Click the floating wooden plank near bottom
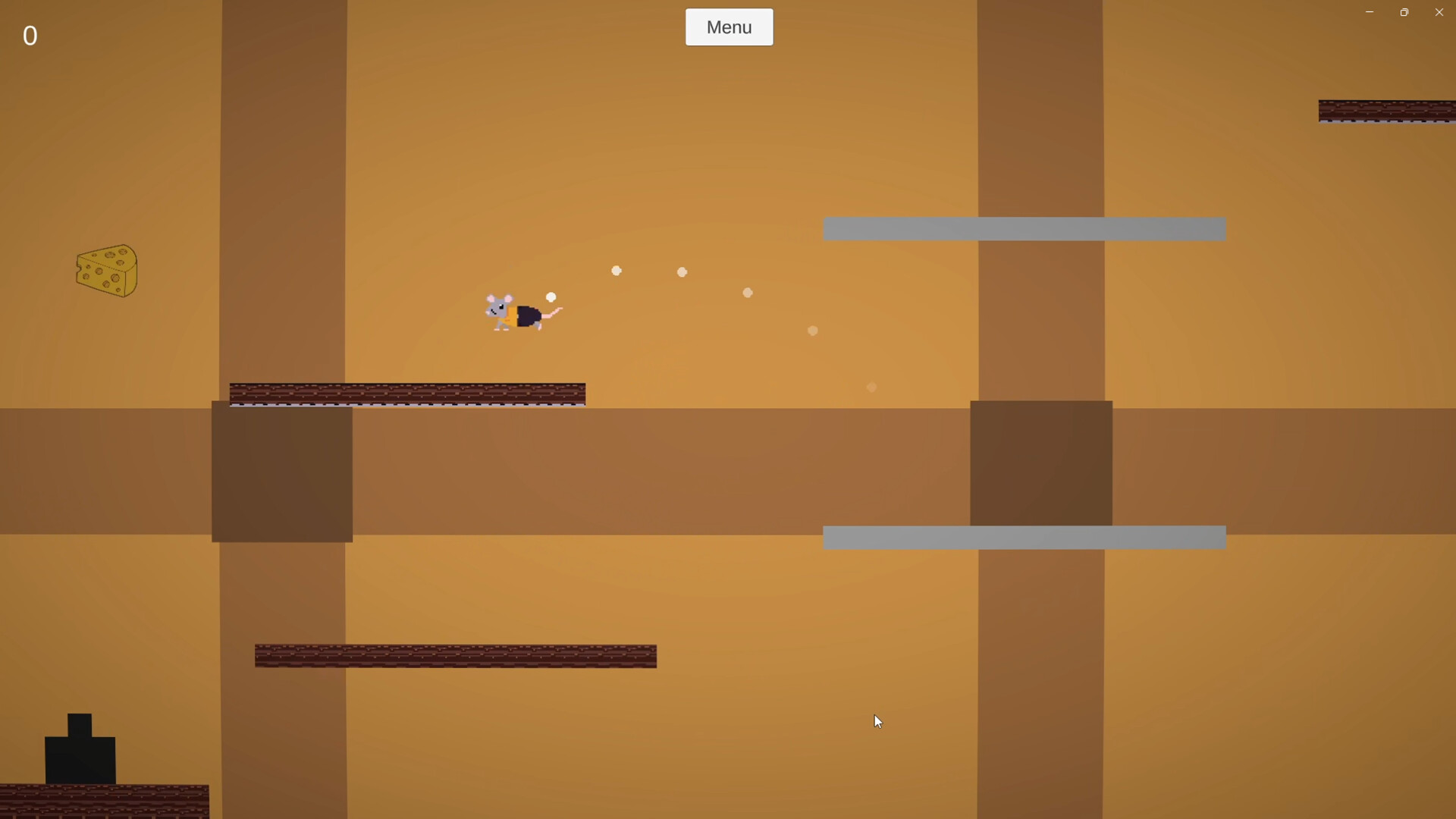Image resolution: width=1456 pixels, height=819 pixels. pyautogui.click(x=455, y=655)
